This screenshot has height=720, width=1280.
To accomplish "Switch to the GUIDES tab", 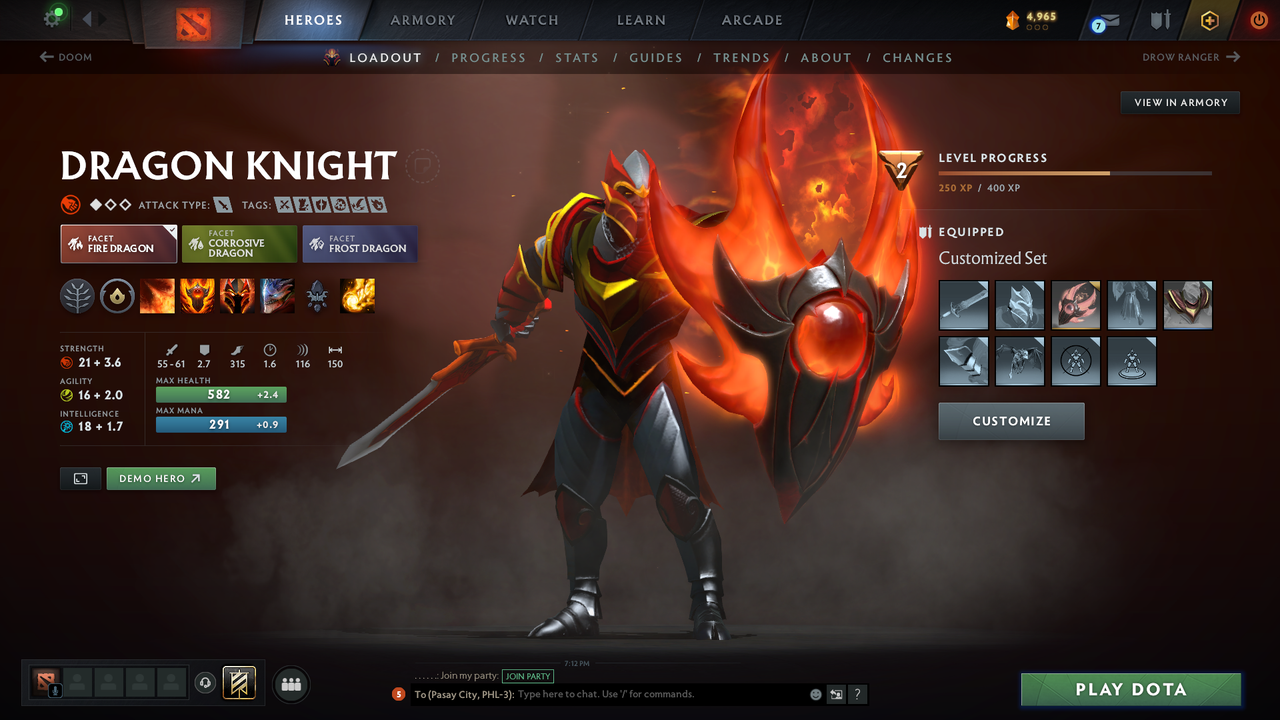I will point(656,57).
